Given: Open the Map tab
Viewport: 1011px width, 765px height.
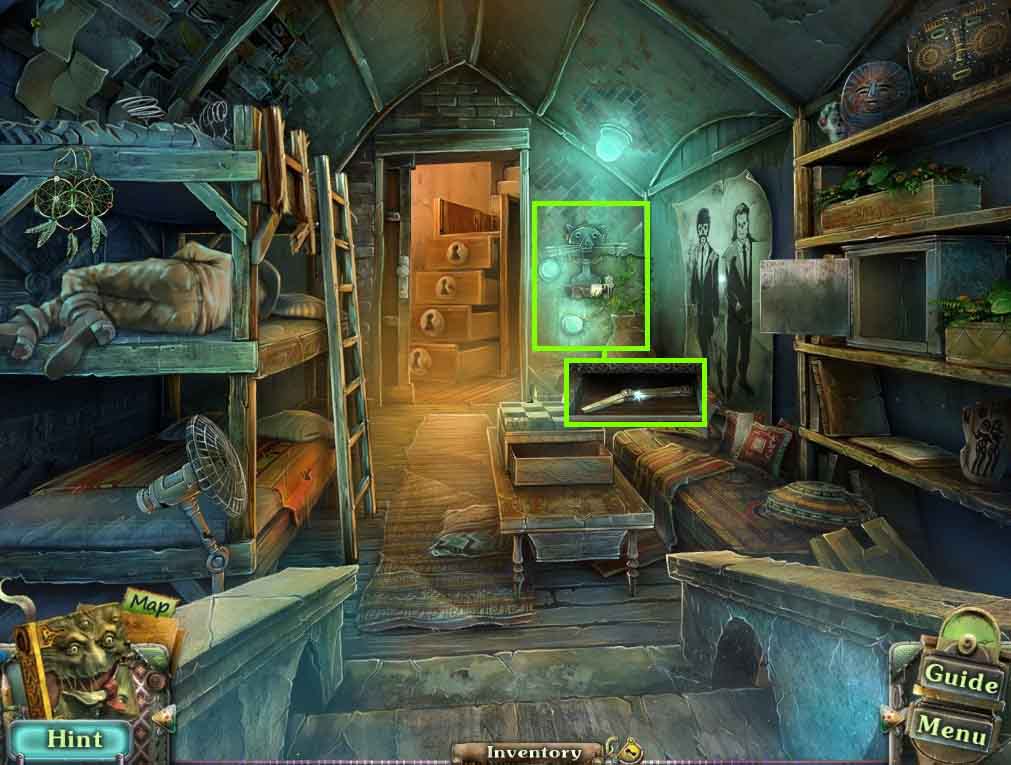Looking at the screenshot, I should (x=149, y=606).
